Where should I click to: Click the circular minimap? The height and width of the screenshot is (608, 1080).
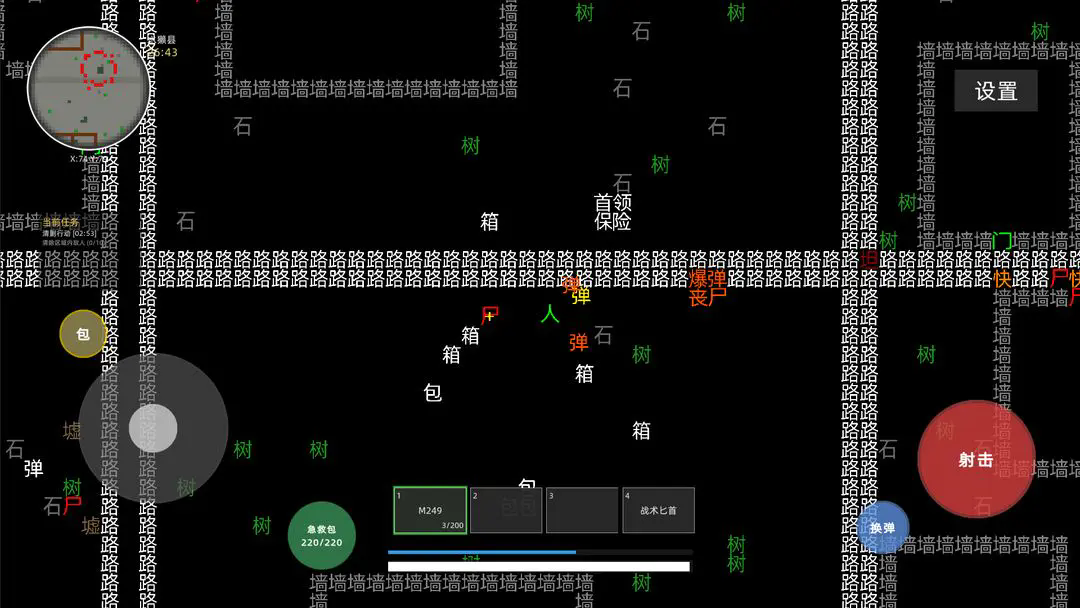[88, 87]
